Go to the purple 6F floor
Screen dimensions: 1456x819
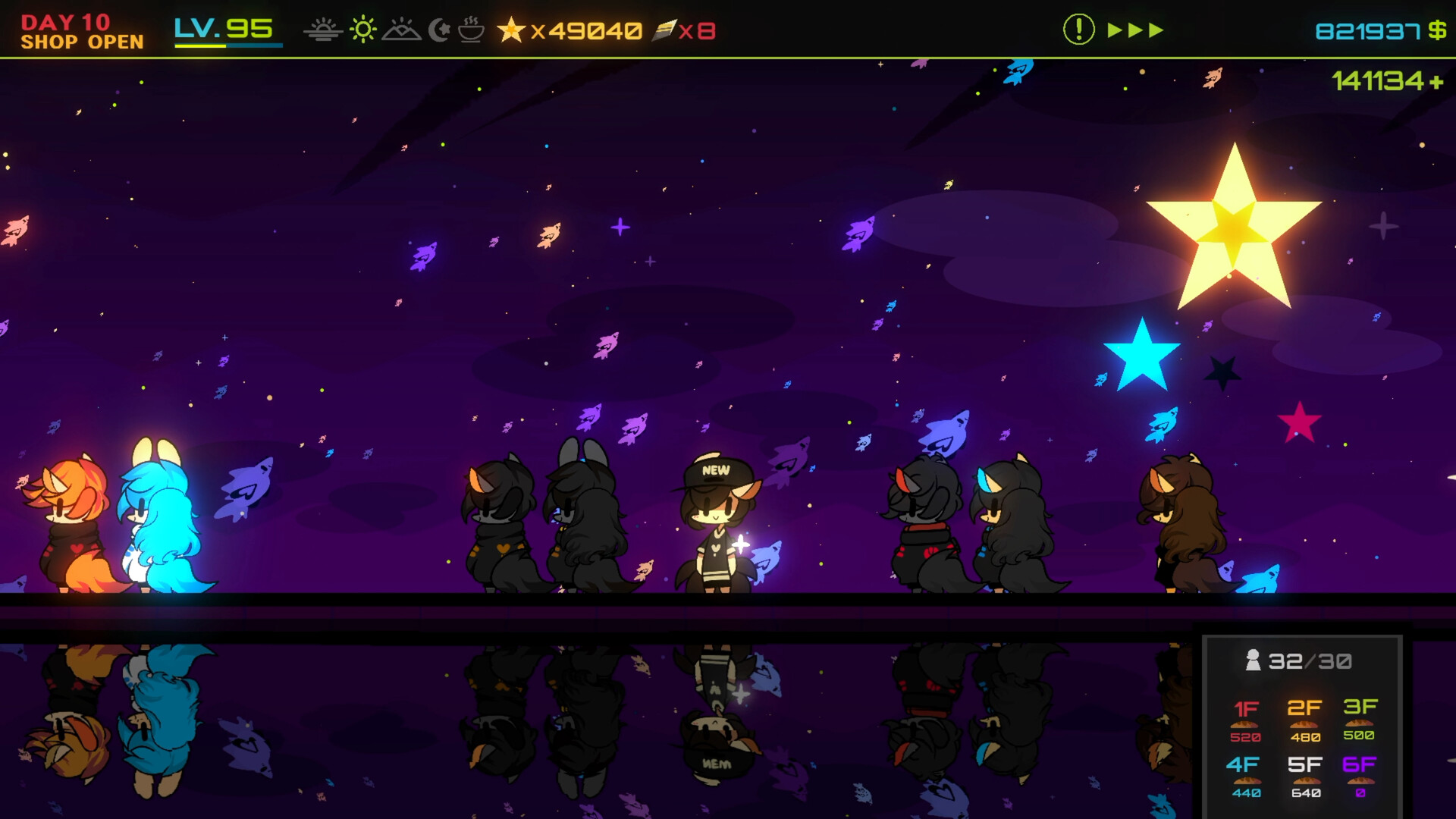pos(1360,776)
